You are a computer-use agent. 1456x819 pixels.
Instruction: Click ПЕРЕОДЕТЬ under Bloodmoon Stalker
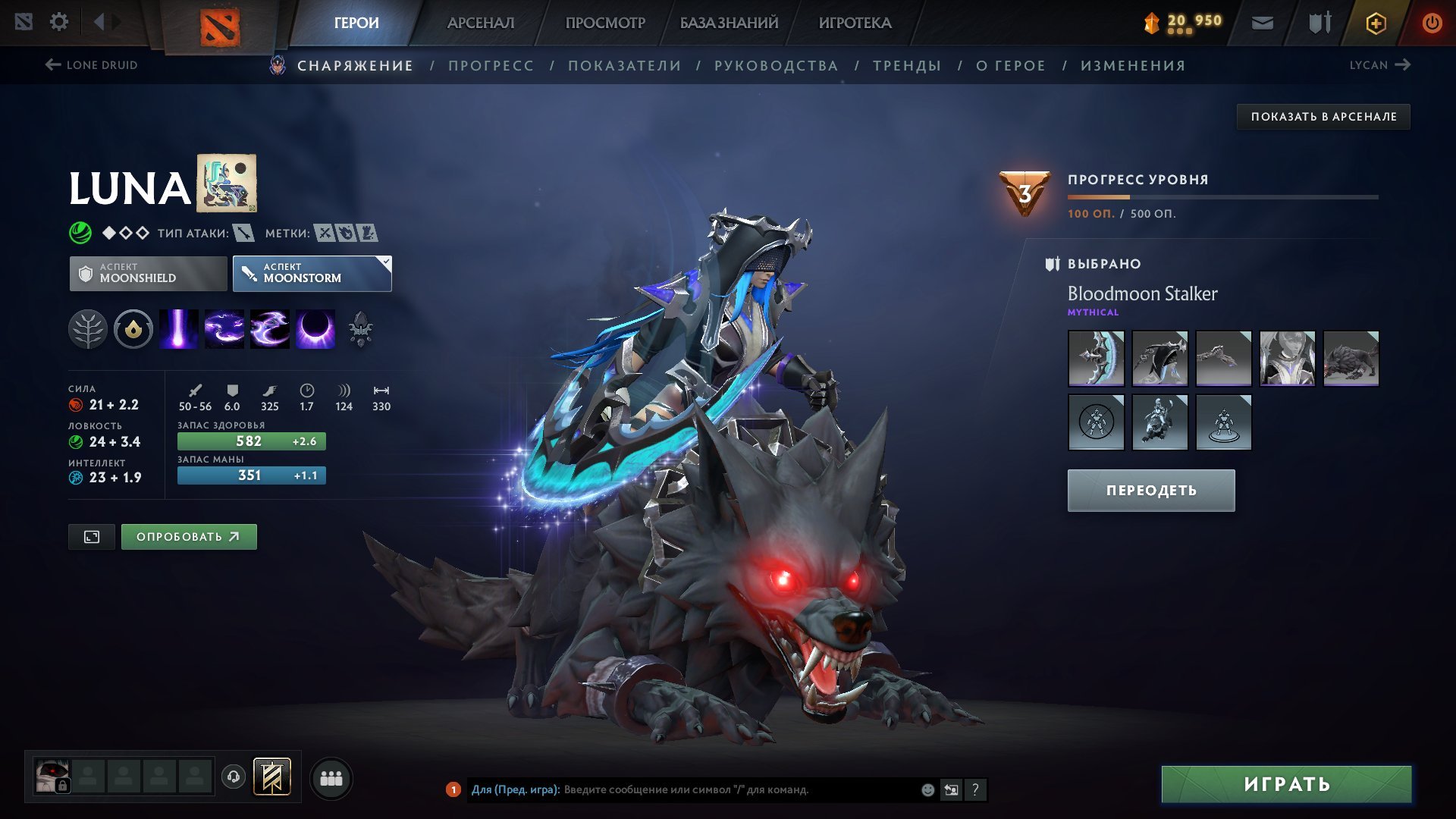click(x=1150, y=490)
